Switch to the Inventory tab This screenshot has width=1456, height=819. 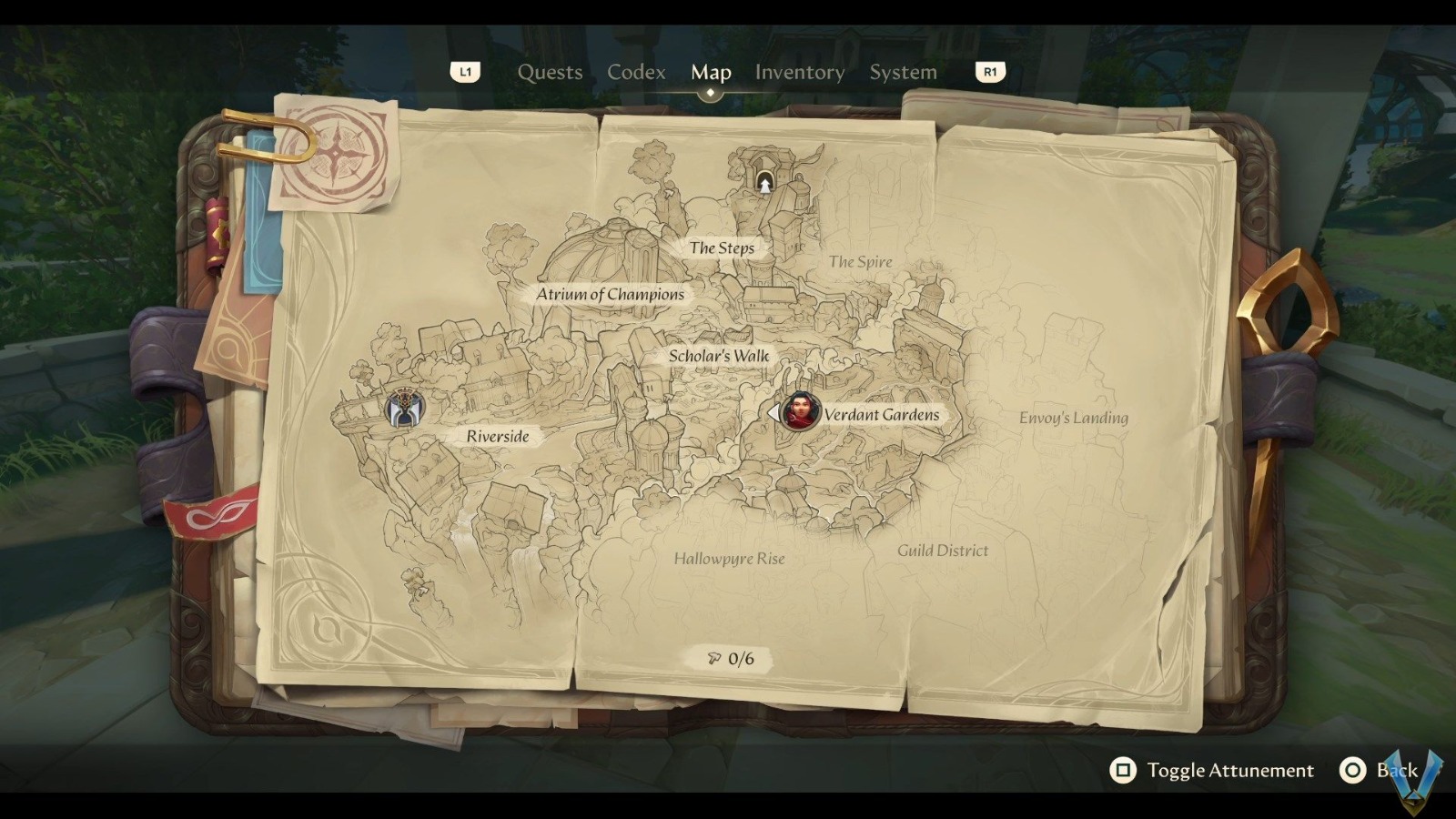click(799, 72)
